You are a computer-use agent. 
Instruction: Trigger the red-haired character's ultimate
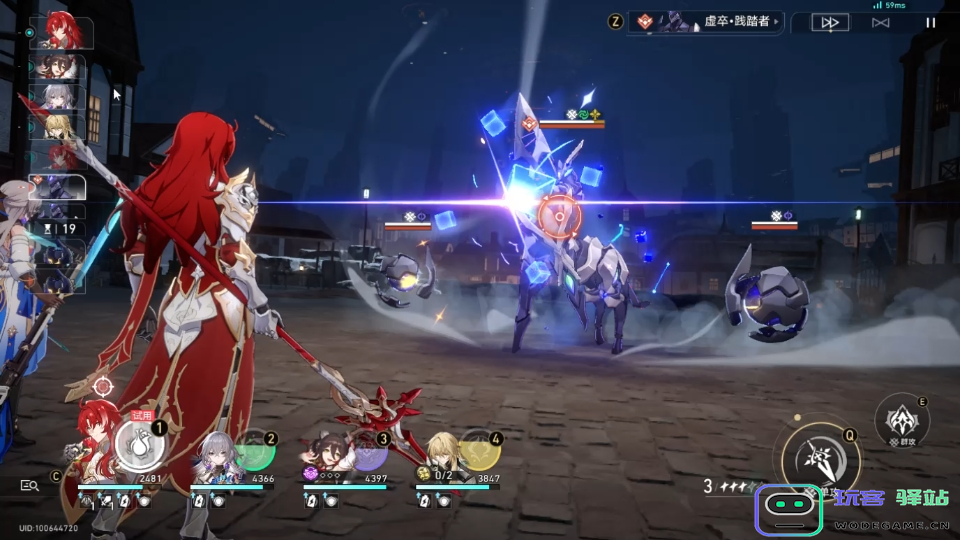coord(141,446)
